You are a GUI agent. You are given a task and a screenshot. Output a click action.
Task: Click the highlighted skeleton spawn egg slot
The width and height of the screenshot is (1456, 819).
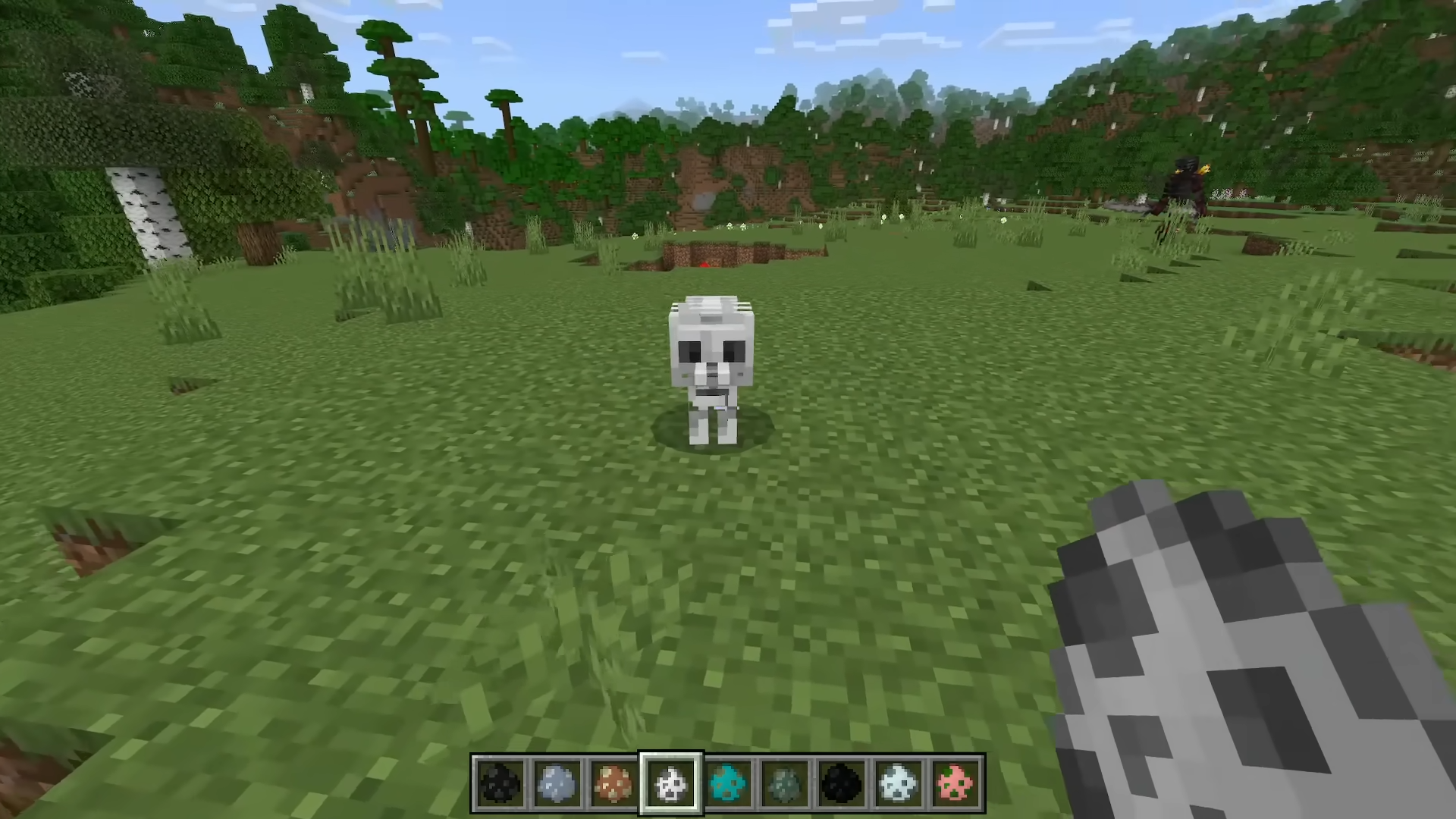click(671, 783)
